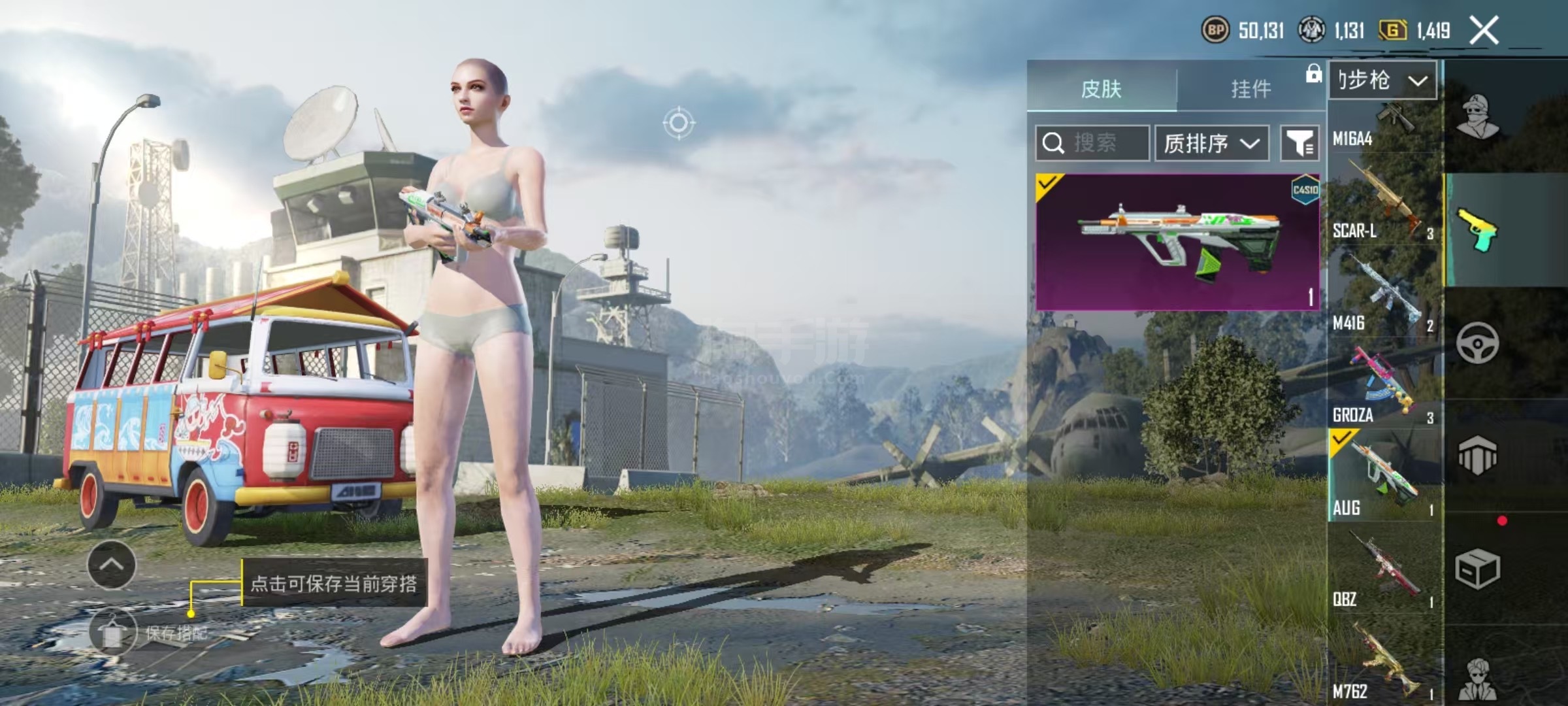Click the 搜索 search field
Image resolution: width=1568 pixels, height=706 pixels.
click(1092, 143)
